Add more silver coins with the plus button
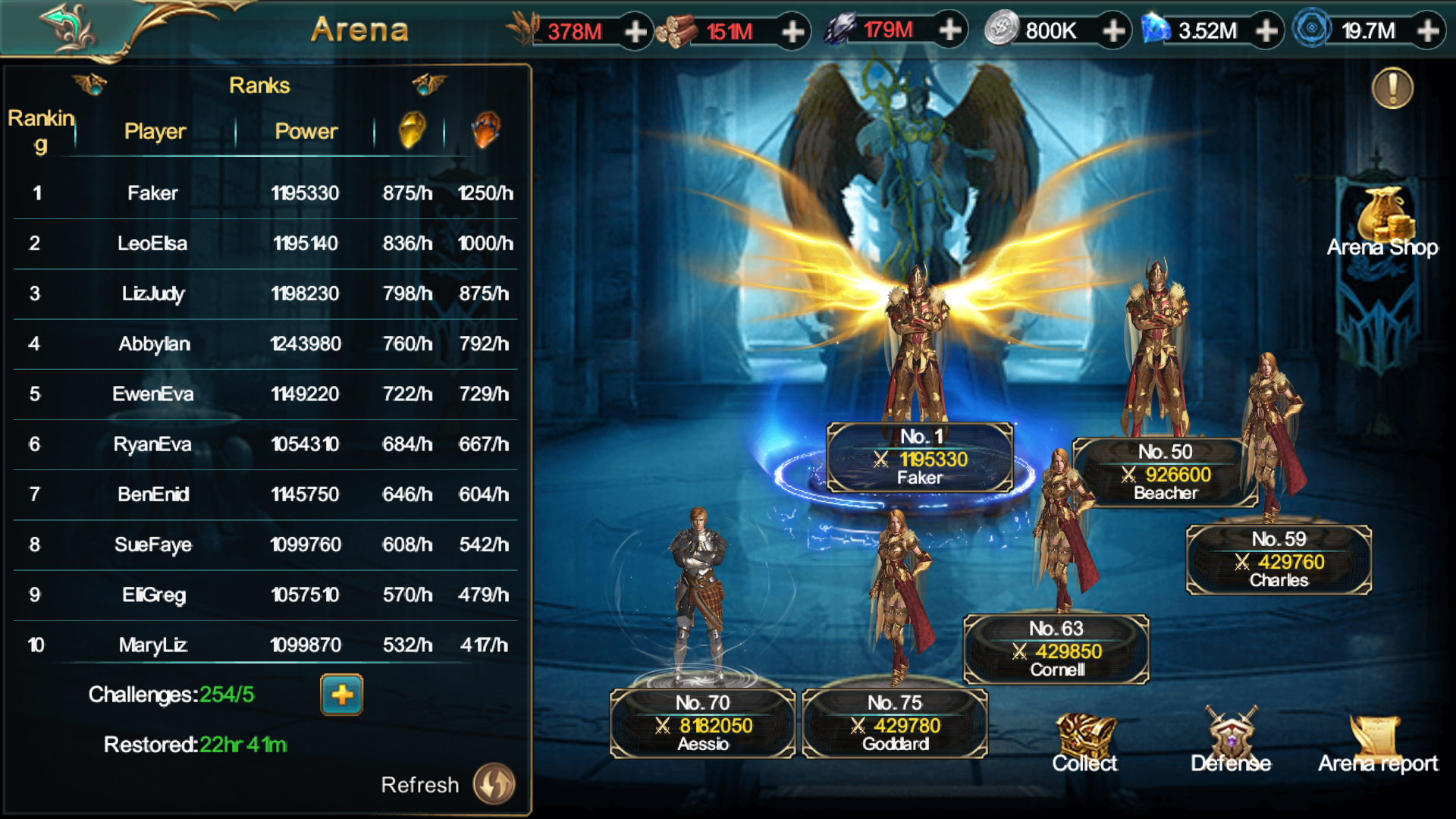The height and width of the screenshot is (819, 1456). coord(1113,31)
